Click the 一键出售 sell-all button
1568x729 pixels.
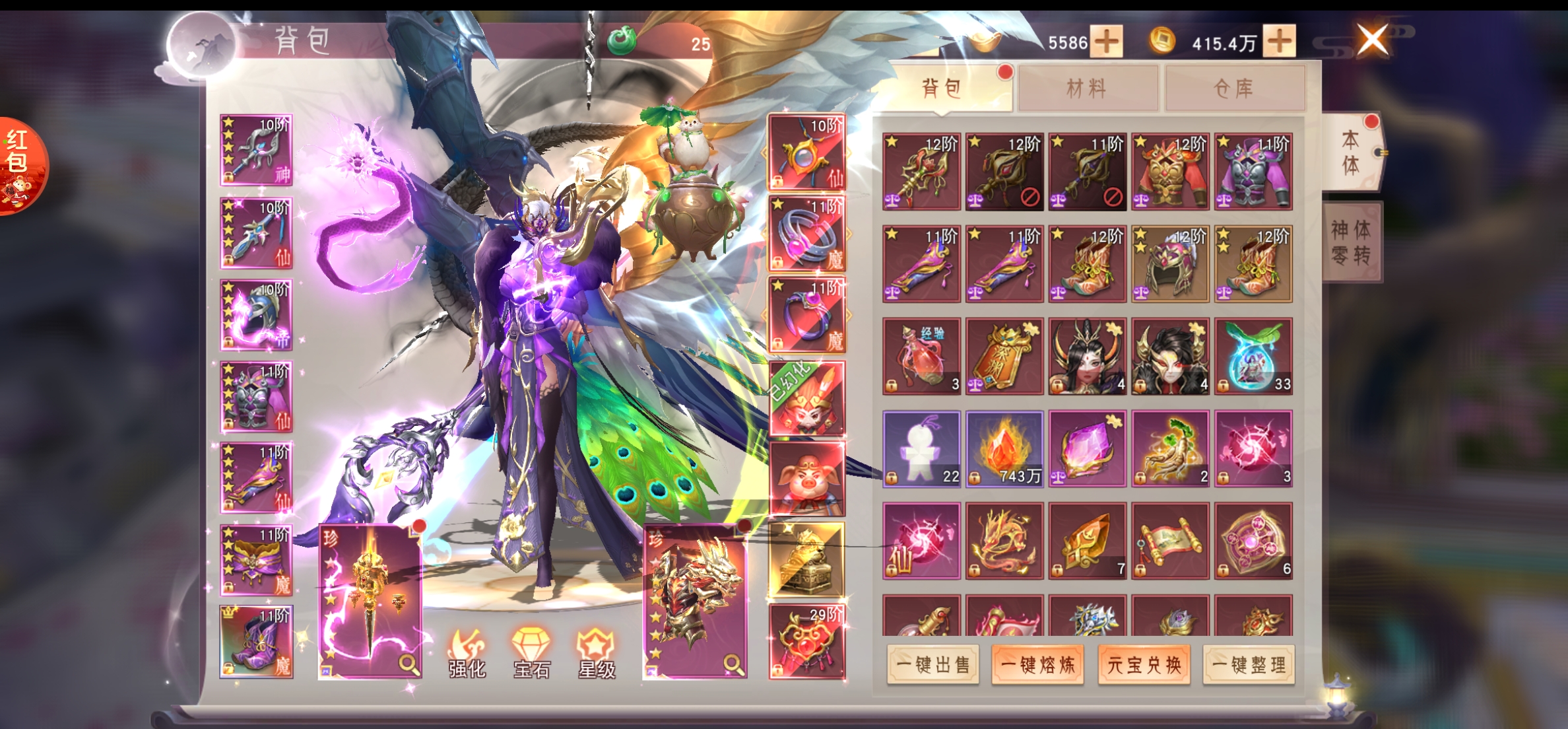coord(933,665)
